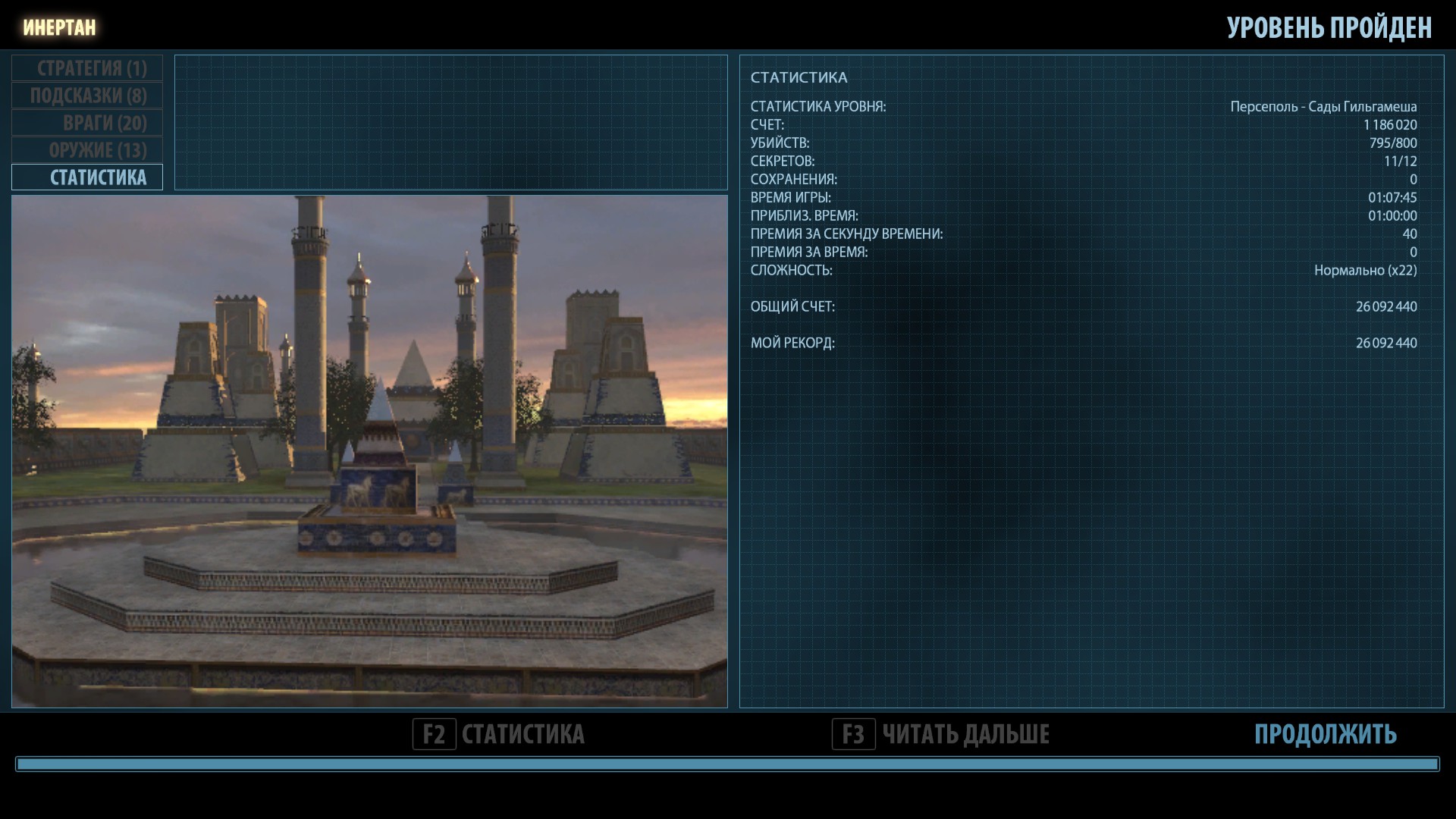
Task: Open the Стратегия (1) tab
Action: click(x=87, y=68)
